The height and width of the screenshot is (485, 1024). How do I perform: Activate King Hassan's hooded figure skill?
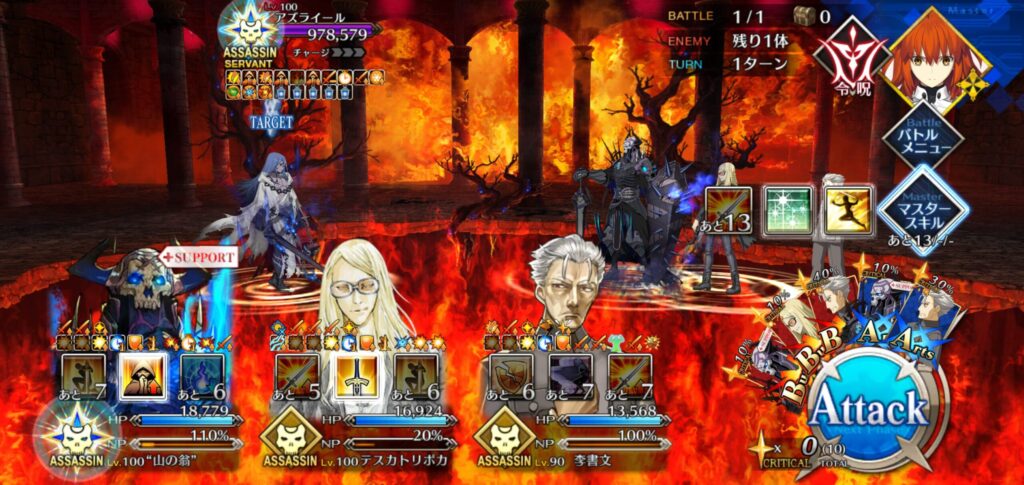(142, 377)
